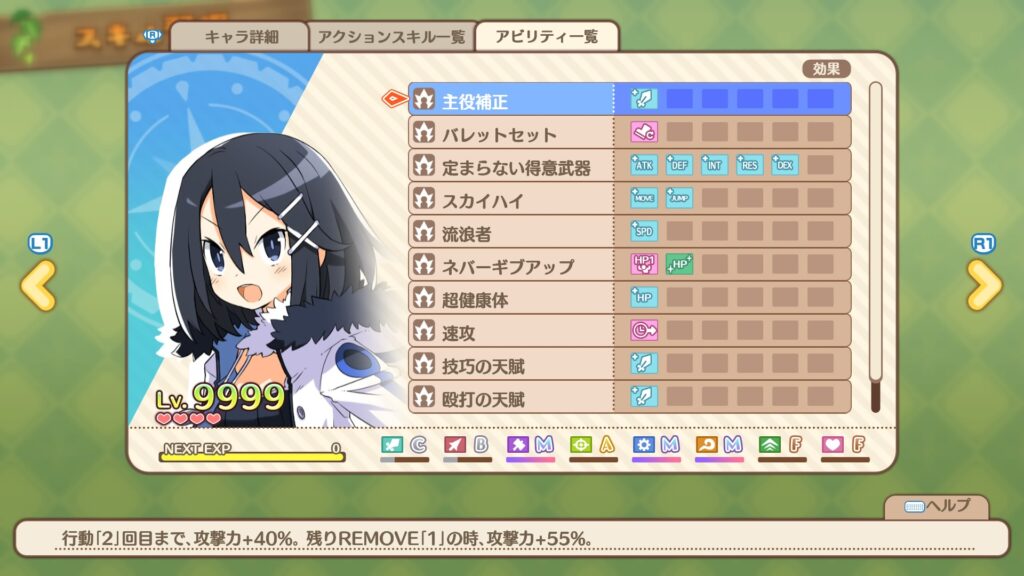Go to previous character with left arrow

39,285
